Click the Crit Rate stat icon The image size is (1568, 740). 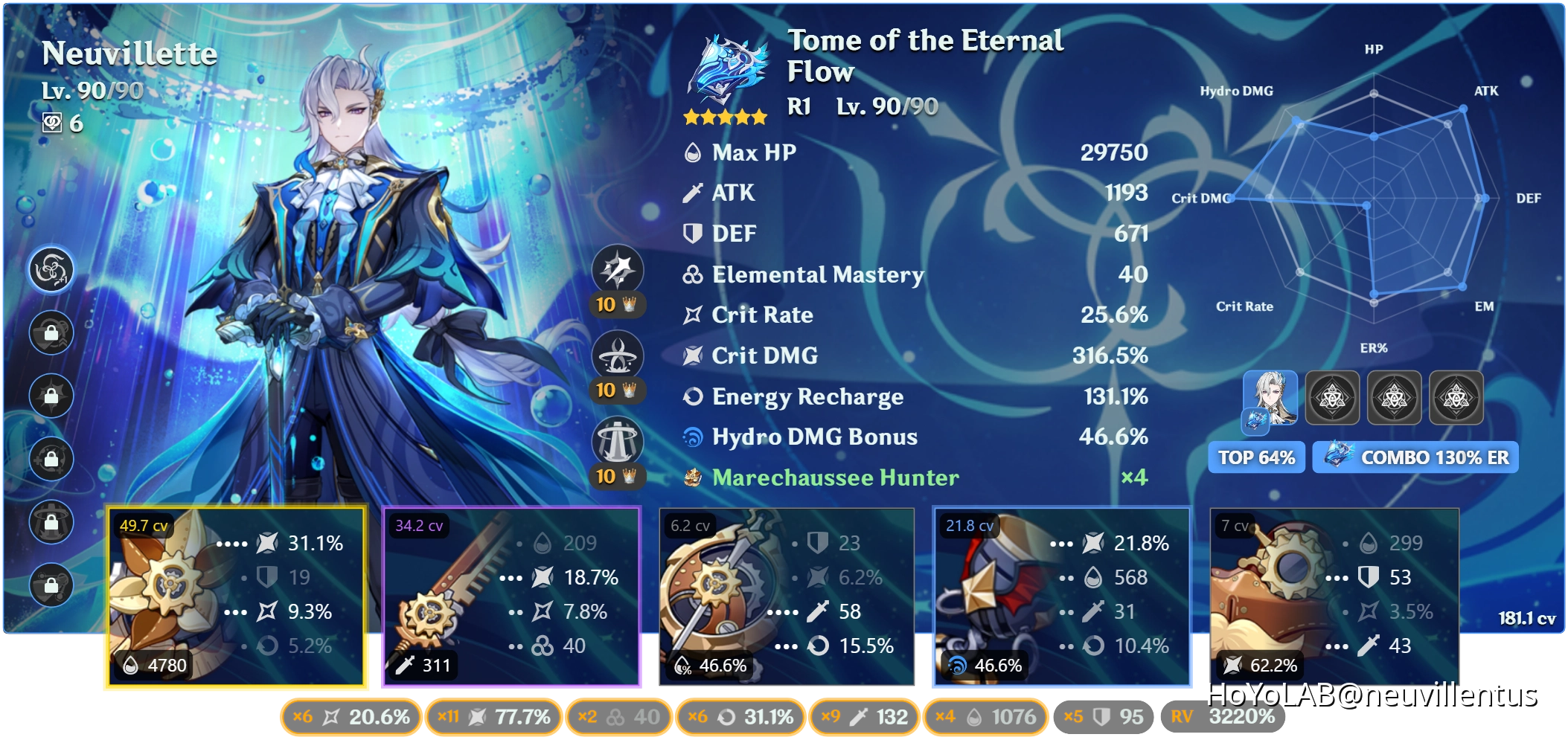pyautogui.click(x=693, y=315)
